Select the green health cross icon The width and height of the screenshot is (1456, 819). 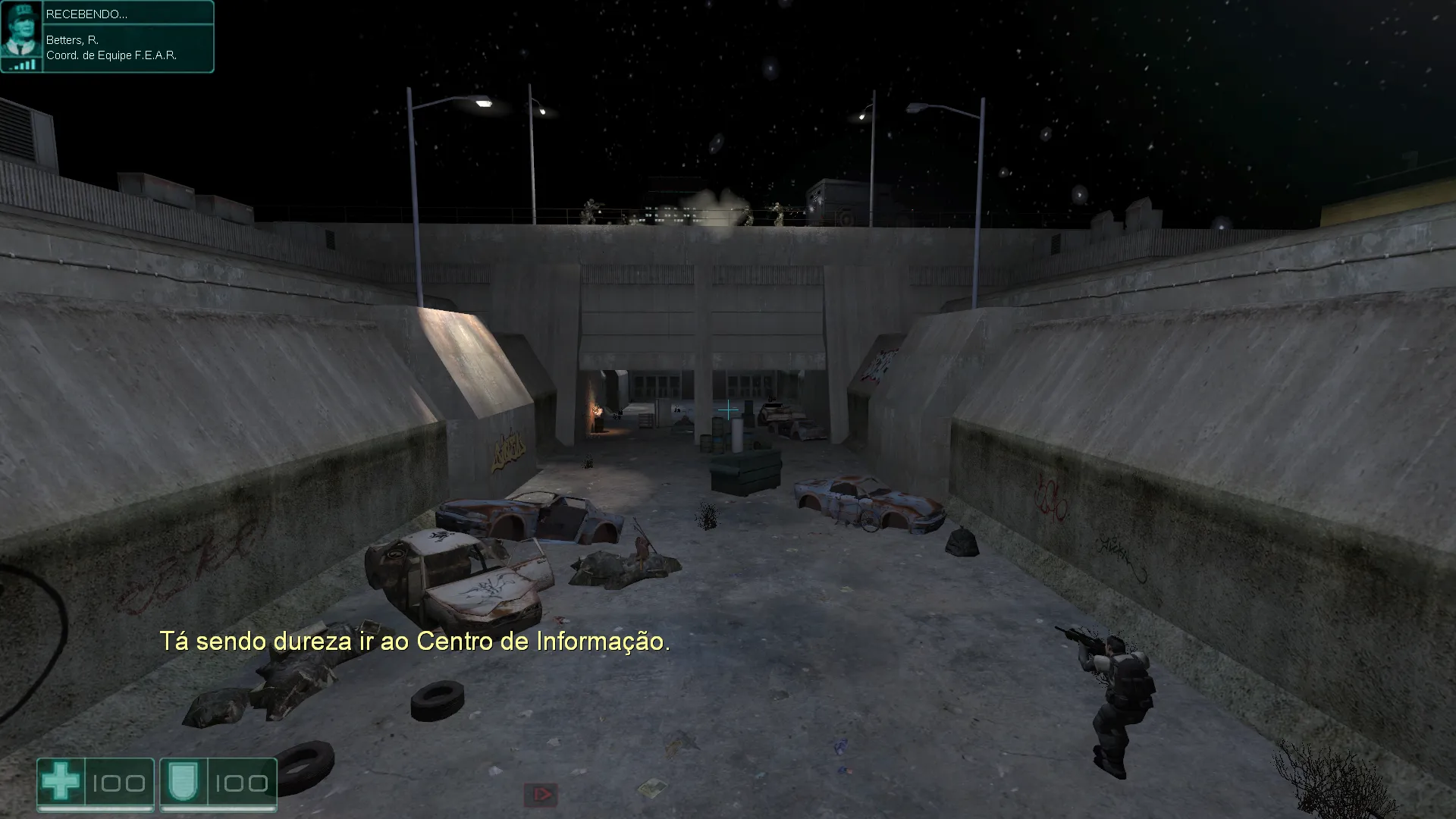pos(61,783)
